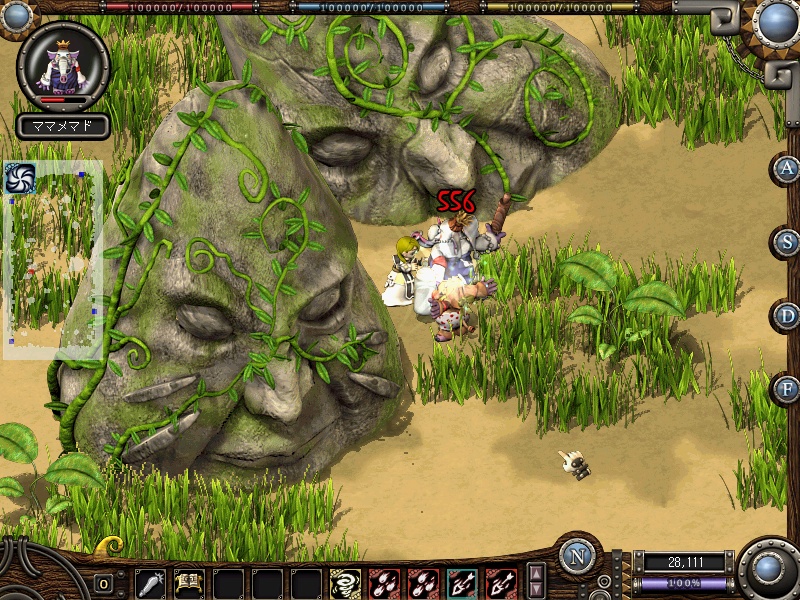Activate the teal-bordered arrow skill
This screenshot has width=800, height=600.
click(462, 582)
